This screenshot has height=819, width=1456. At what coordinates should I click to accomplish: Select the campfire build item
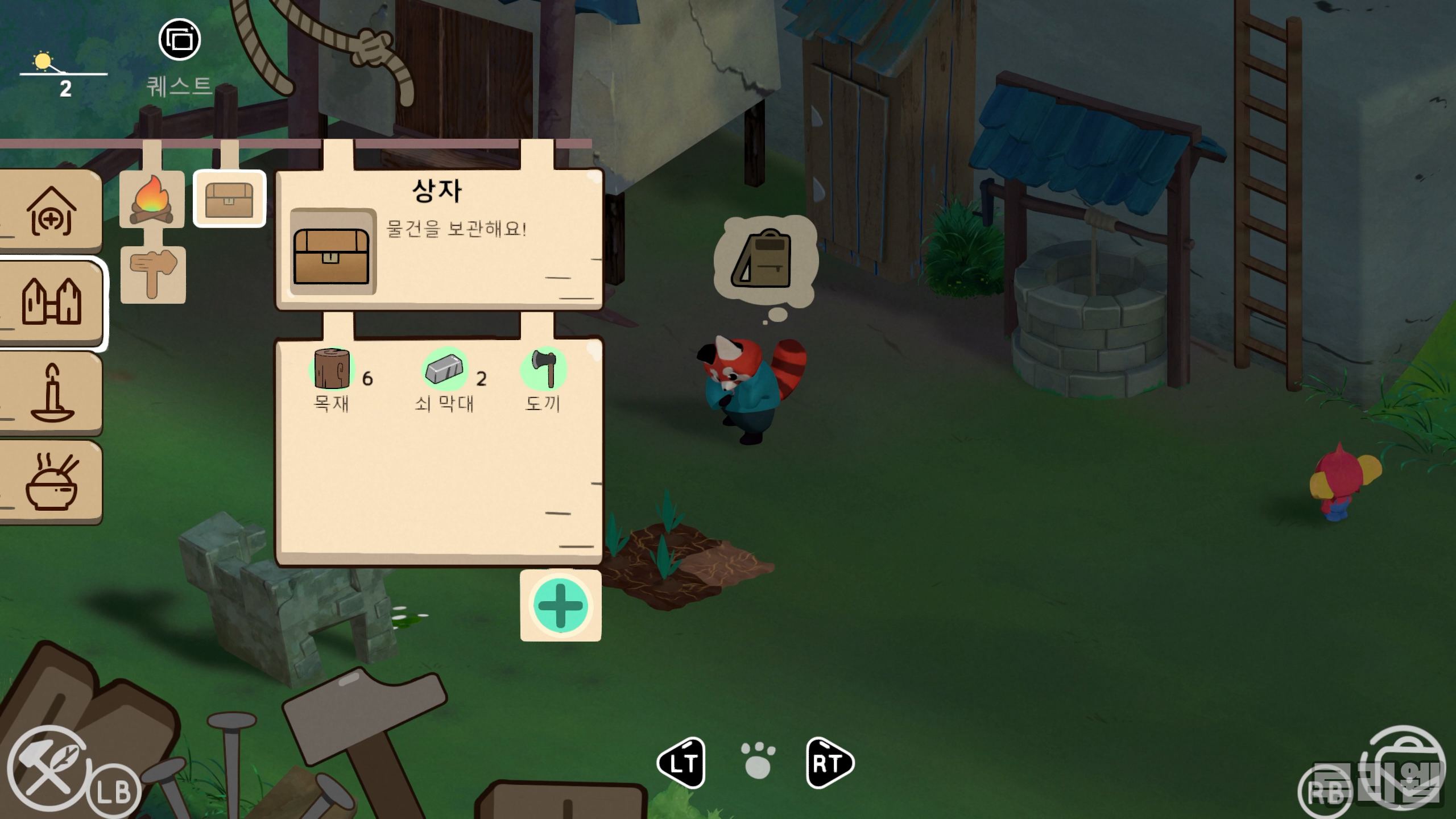(152, 199)
